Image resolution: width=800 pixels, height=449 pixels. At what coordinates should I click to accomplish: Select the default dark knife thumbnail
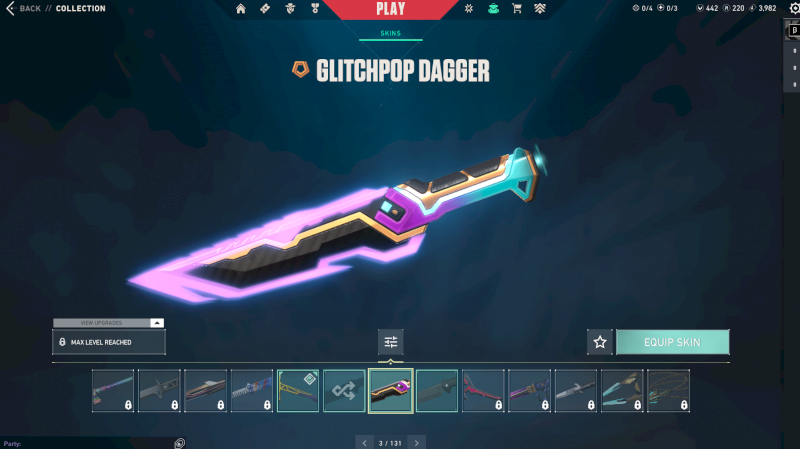point(437,390)
